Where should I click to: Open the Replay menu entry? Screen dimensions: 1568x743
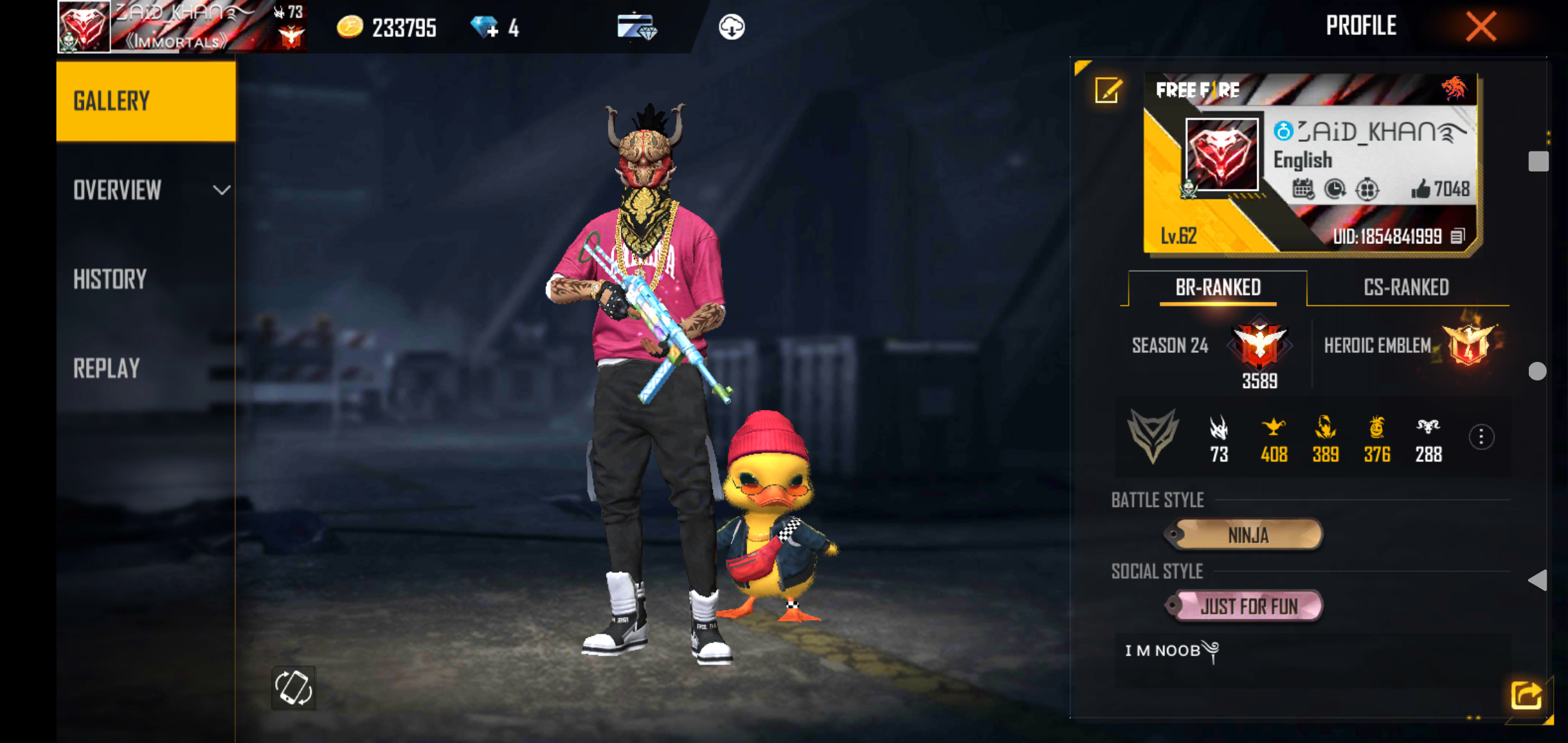pyautogui.click(x=107, y=369)
